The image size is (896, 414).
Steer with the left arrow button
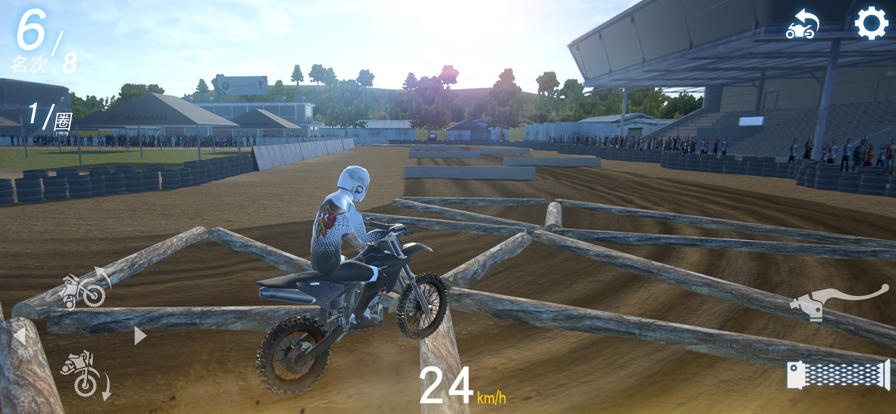20,336
